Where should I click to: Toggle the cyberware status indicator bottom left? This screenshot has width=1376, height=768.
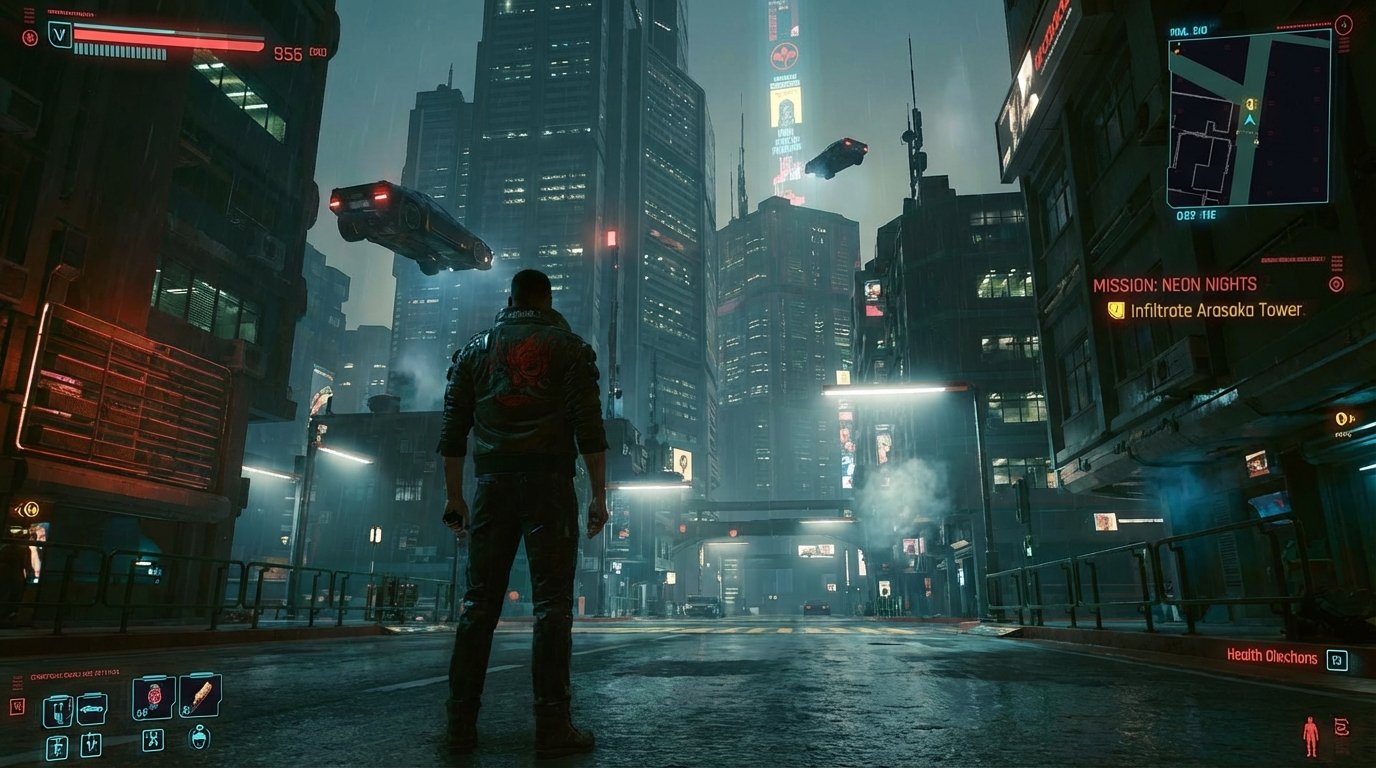(x=15, y=706)
